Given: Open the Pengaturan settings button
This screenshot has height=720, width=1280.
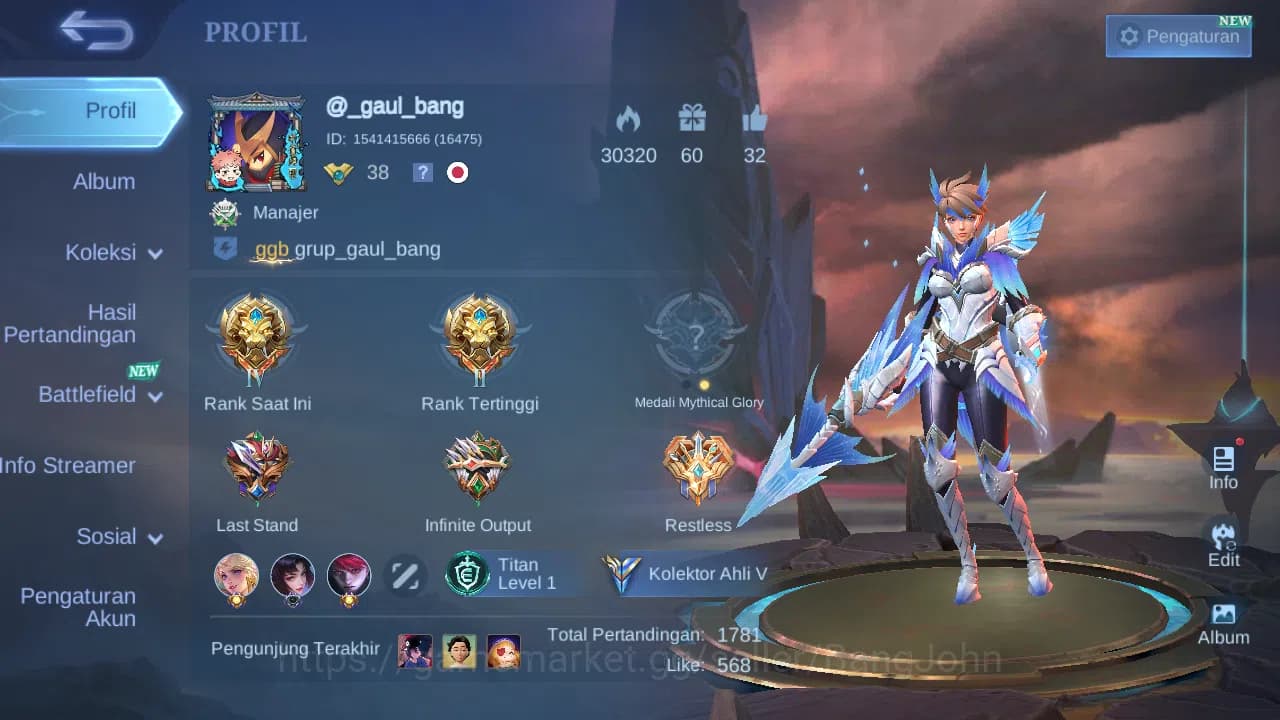Looking at the screenshot, I should (1178, 35).
